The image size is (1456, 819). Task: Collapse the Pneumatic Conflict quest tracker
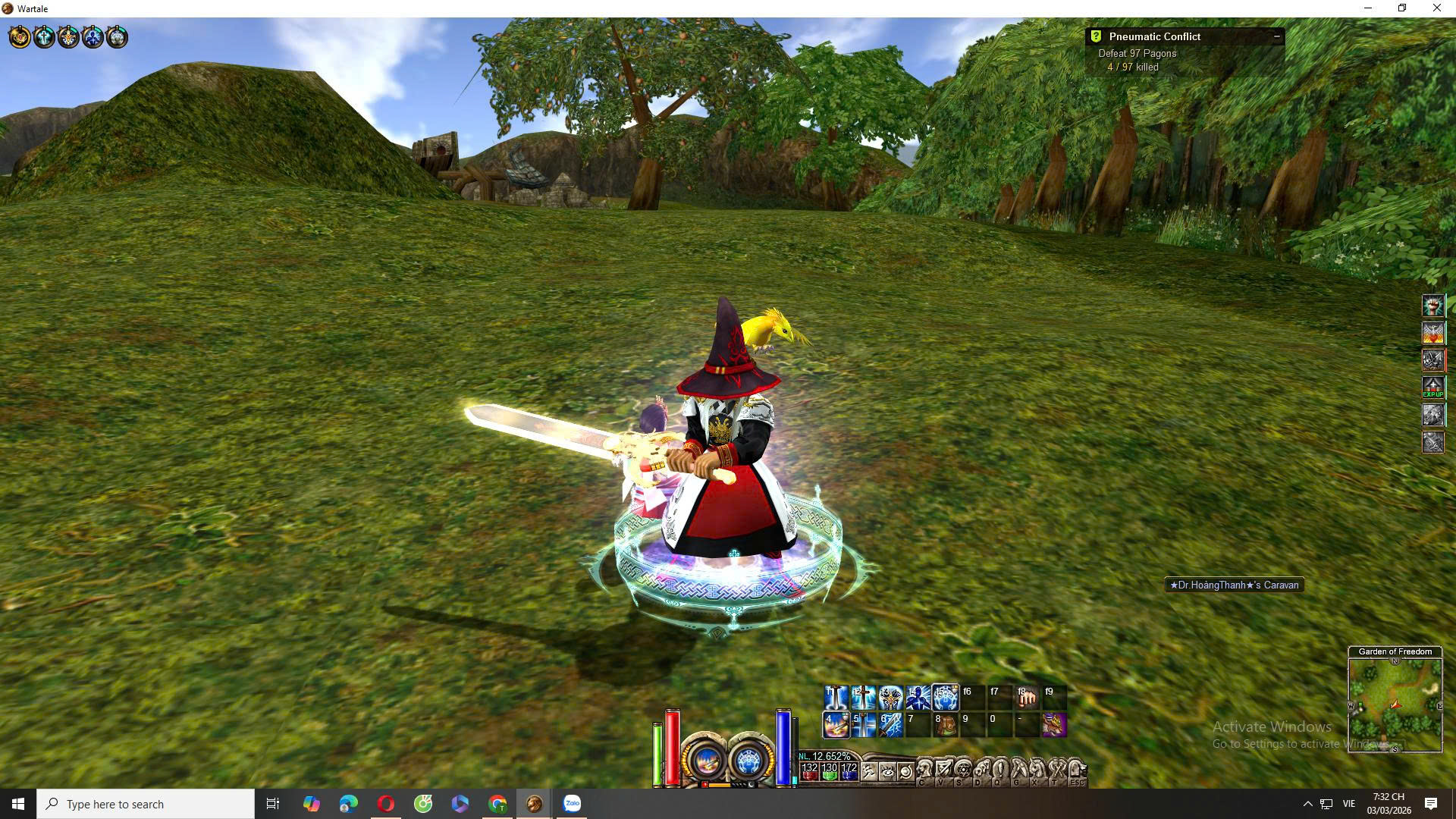pyautogui.click(x=1276, y=36)
